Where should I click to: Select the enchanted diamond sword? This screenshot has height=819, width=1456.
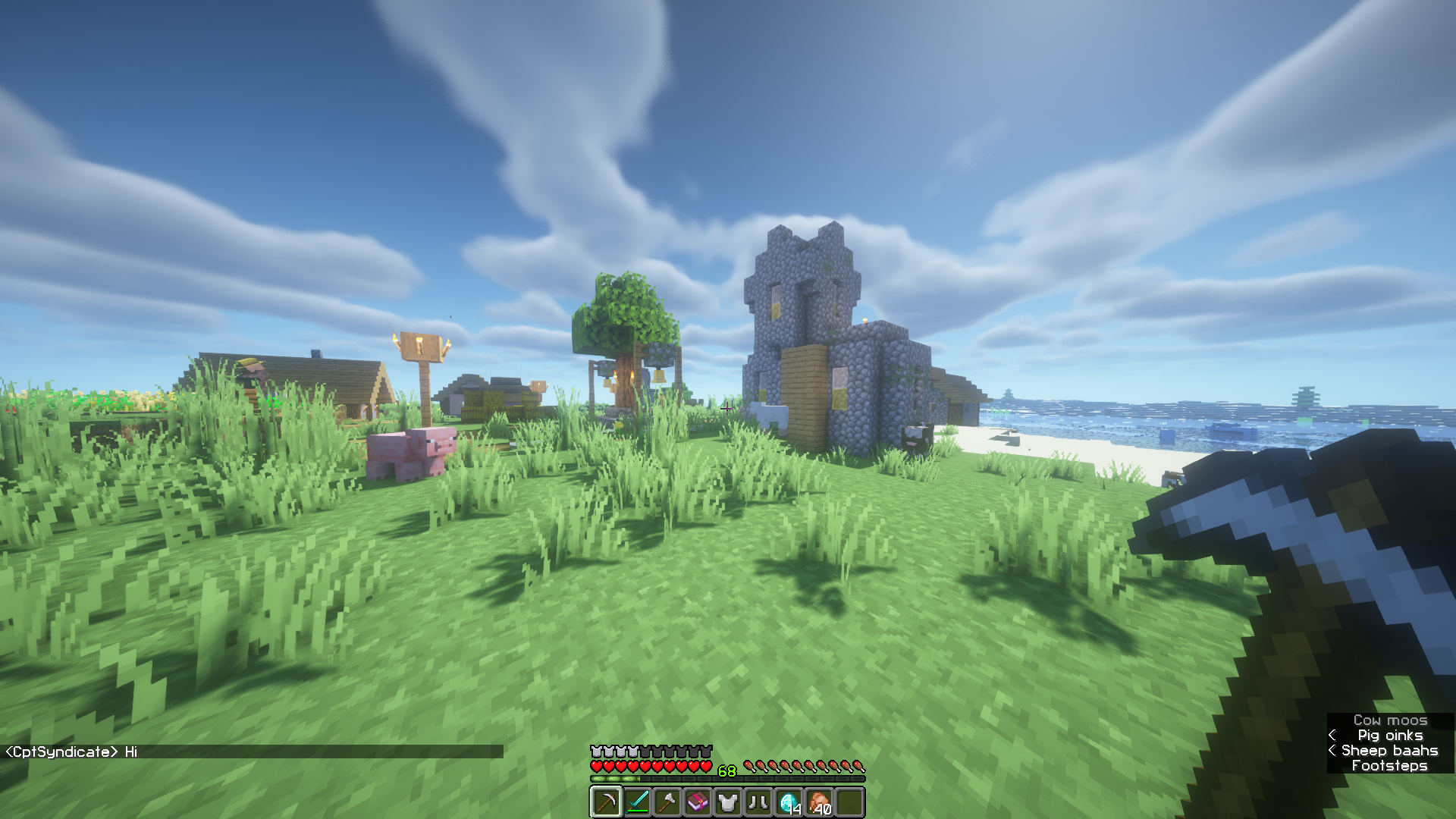[637, 802]
